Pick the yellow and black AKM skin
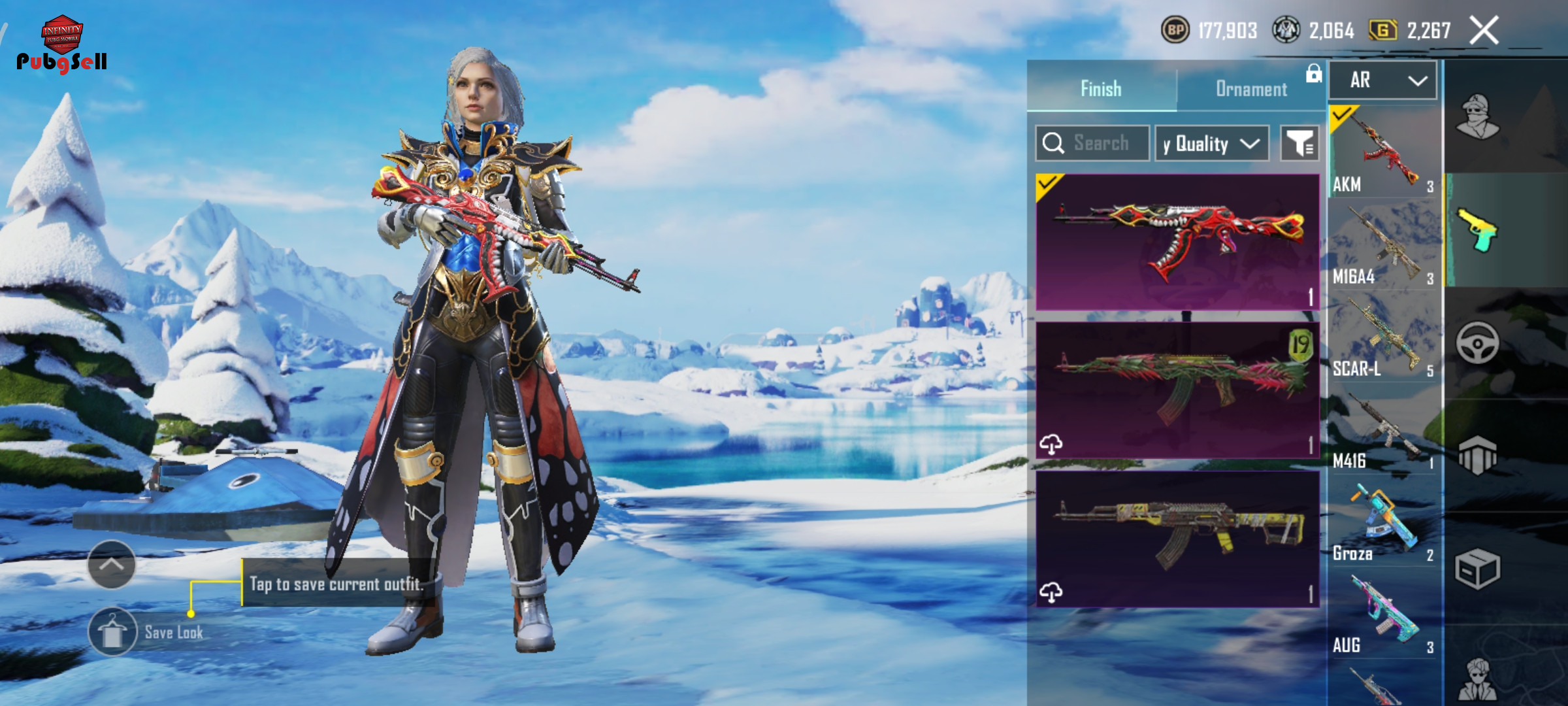 [x=1177, y=539]
